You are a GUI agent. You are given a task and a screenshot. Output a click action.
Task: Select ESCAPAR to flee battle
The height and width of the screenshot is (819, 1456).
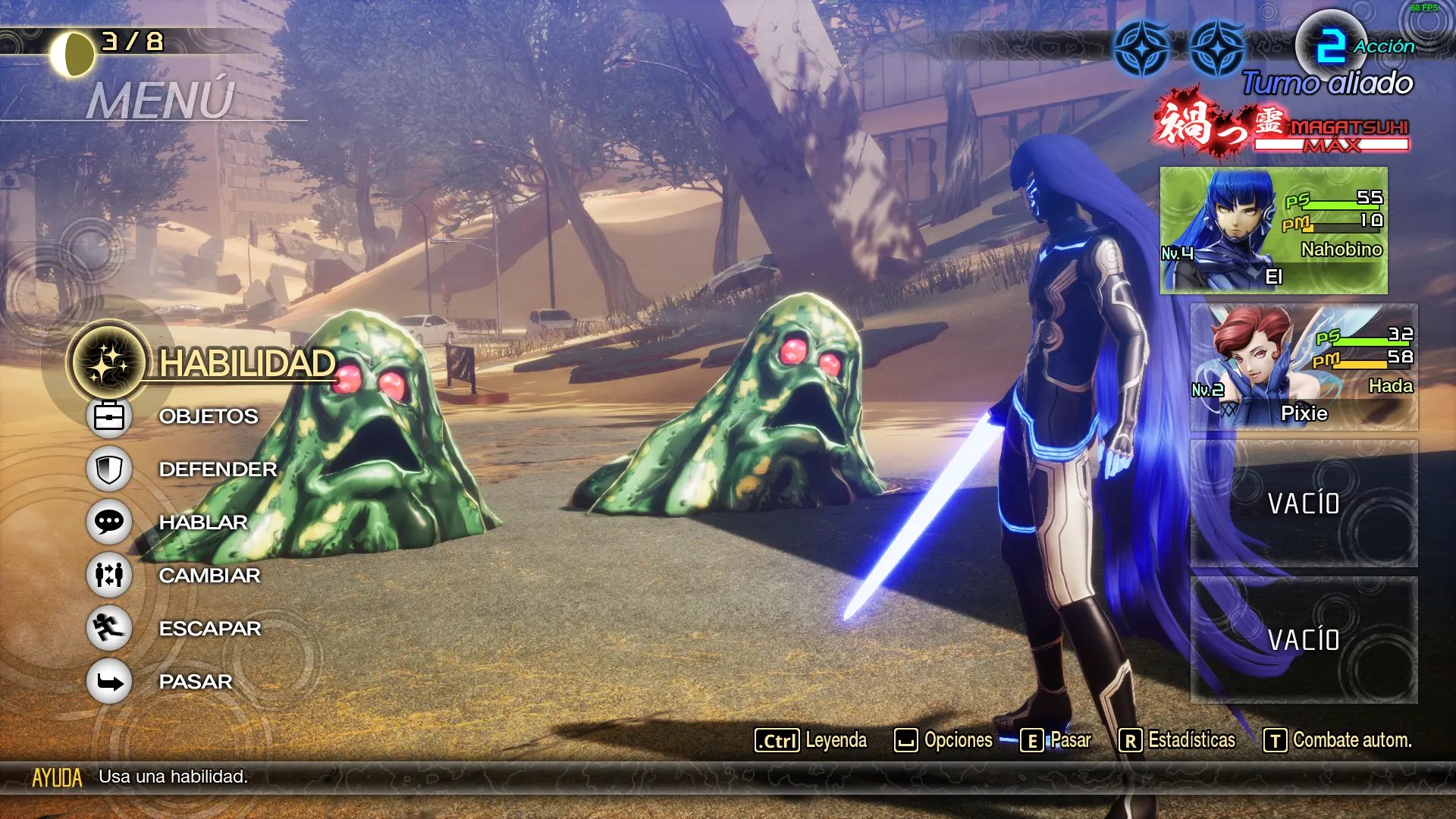tap(209, 629)
